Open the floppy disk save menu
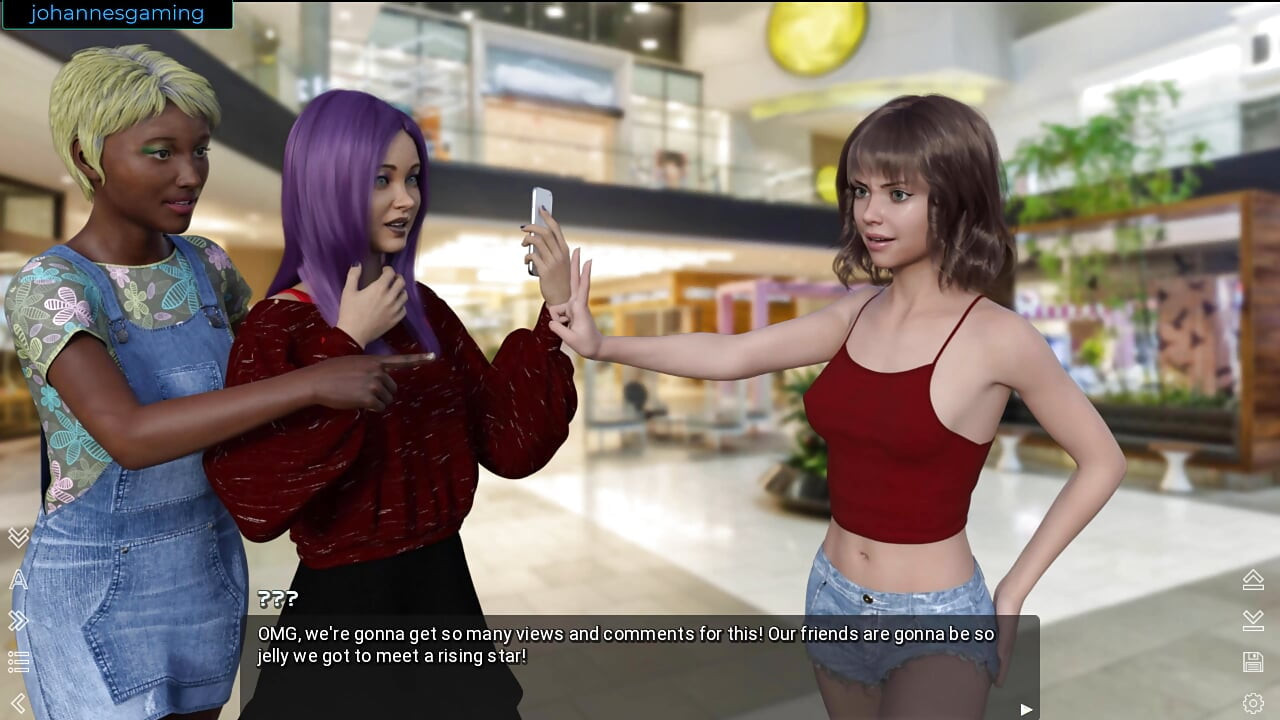Viewport: 1280px width, 720px height. pos(1253,662)
